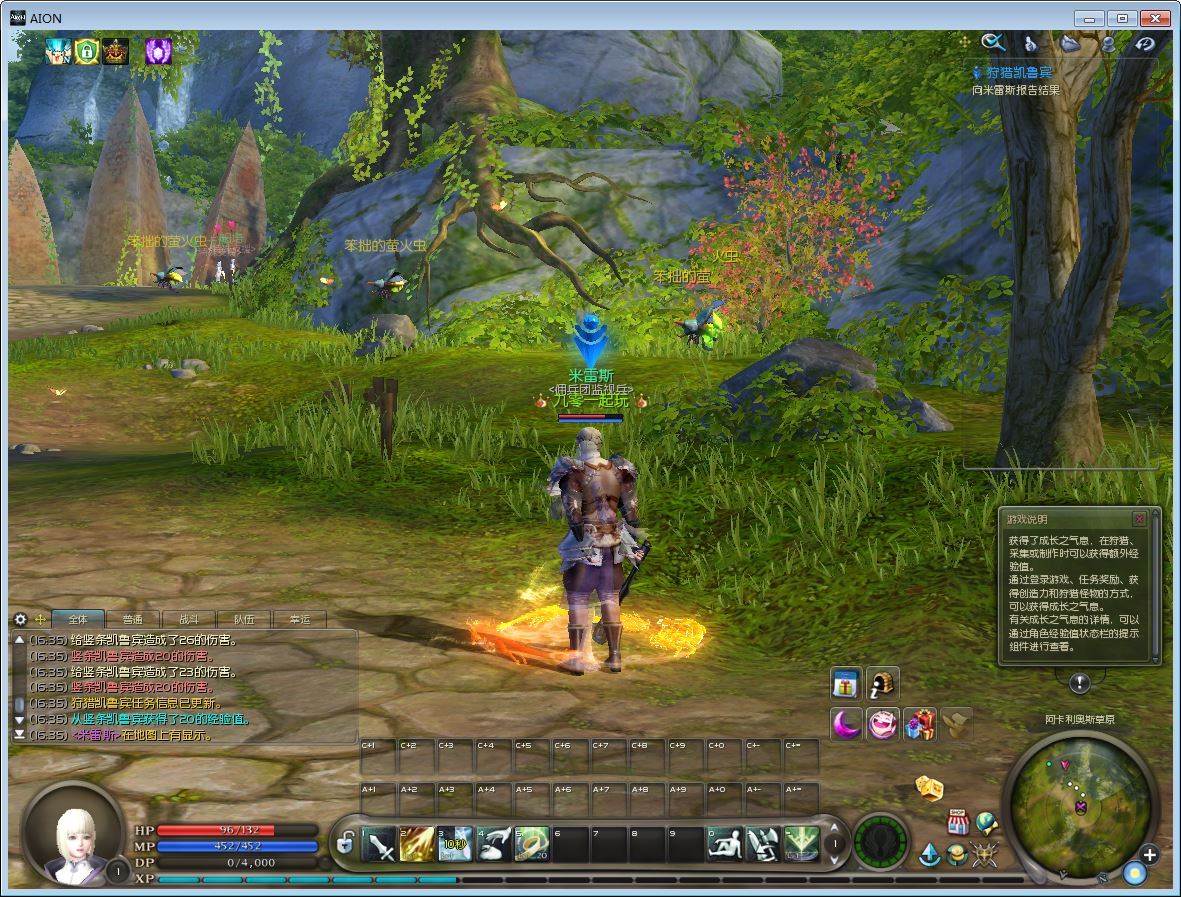Click the exclamation mark notification button
Viewport: 1181px width, 897px height.
(1079, 683)
